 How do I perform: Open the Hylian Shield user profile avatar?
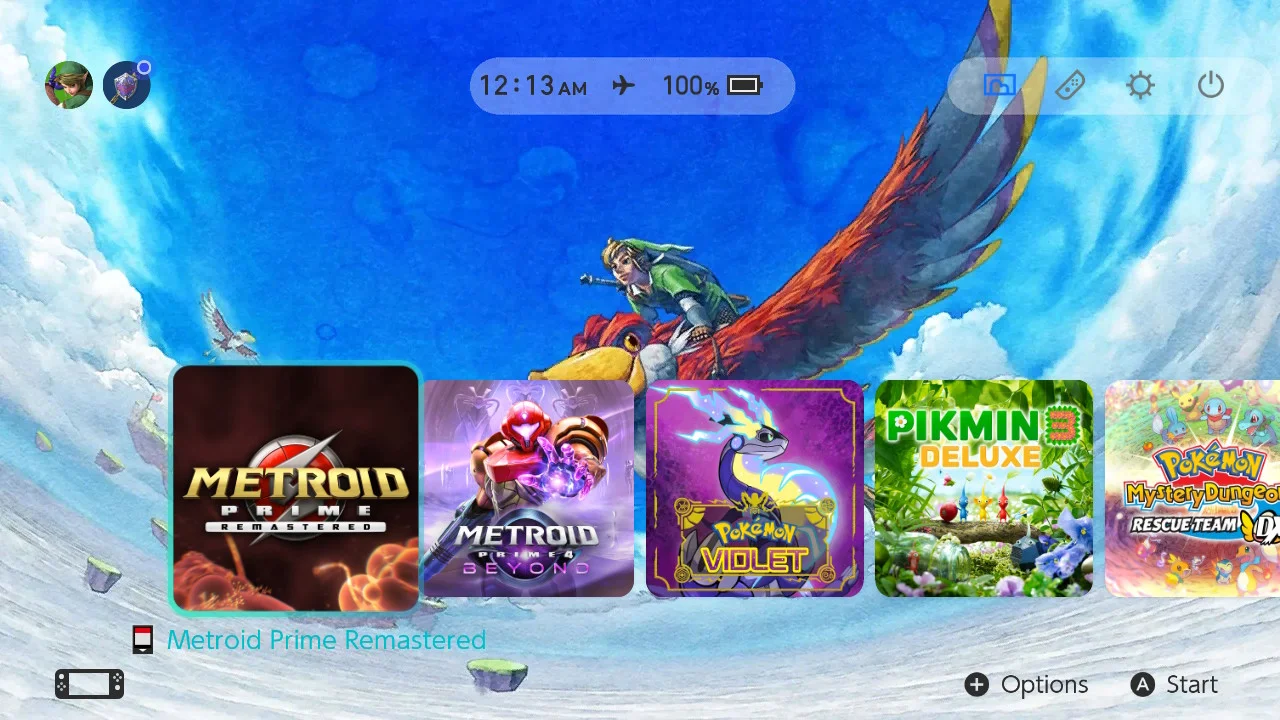[x=126, y=84]
